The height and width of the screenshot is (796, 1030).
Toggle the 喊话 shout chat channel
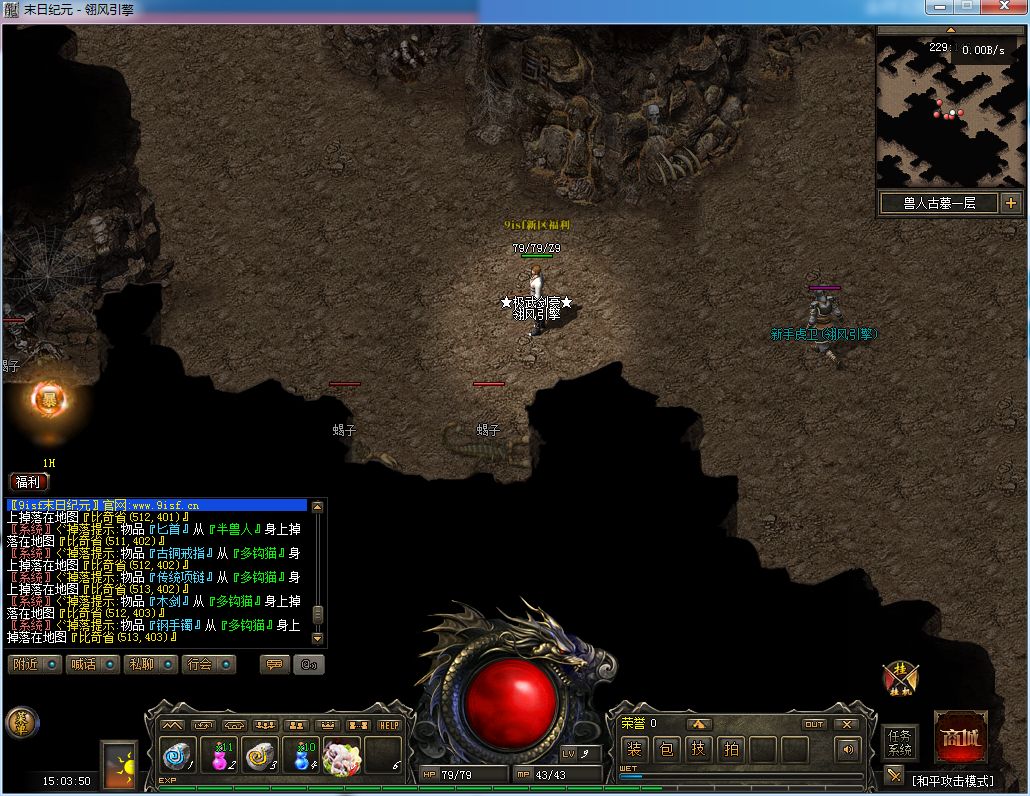[93, 664]
